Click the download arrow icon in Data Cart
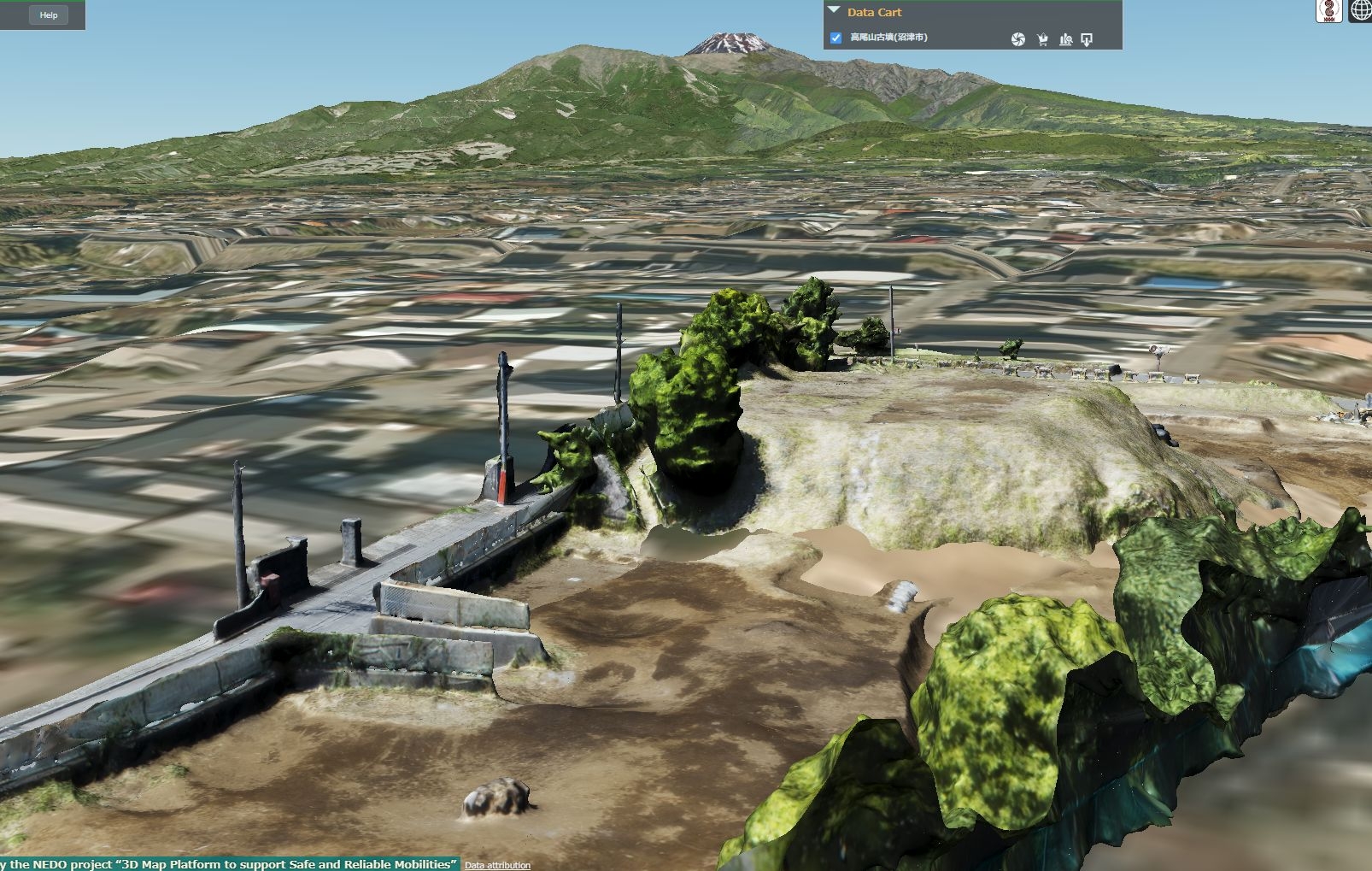Image resolution: width=1372 pixels, height=871 pixels. point(1087,39)
